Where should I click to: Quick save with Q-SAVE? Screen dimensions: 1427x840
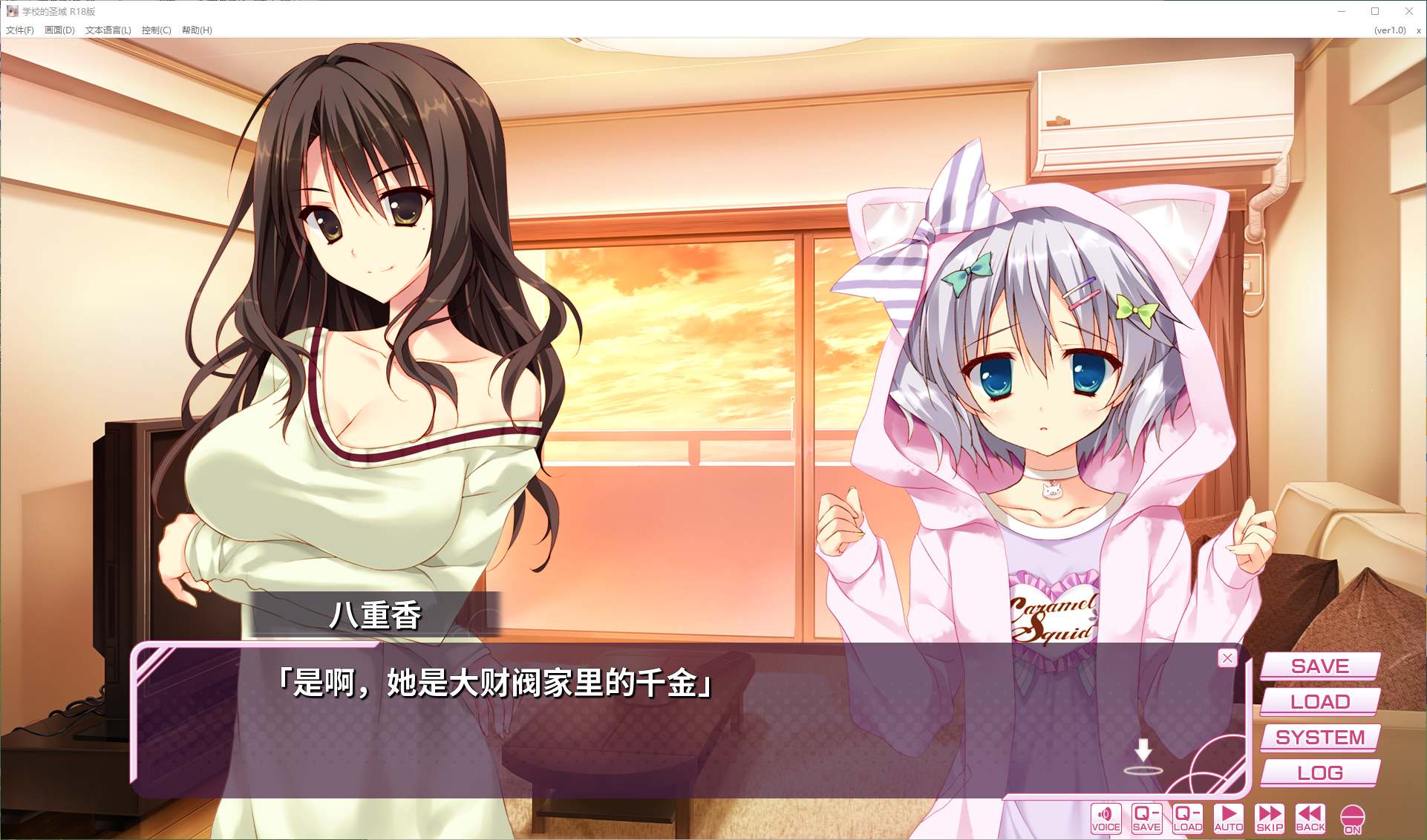coord(1146,818)
